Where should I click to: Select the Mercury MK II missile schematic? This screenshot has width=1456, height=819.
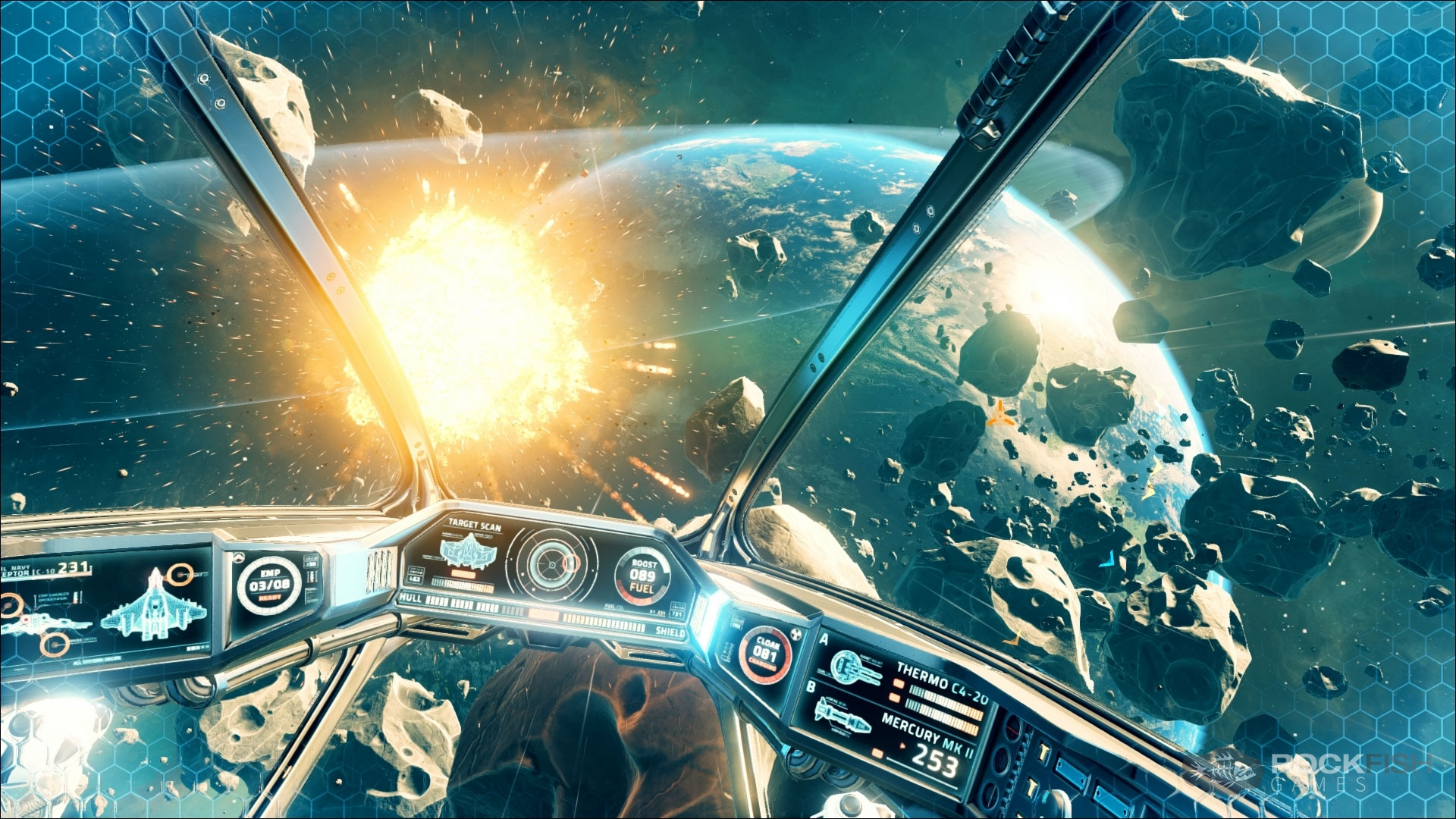(x=842, y=717)
